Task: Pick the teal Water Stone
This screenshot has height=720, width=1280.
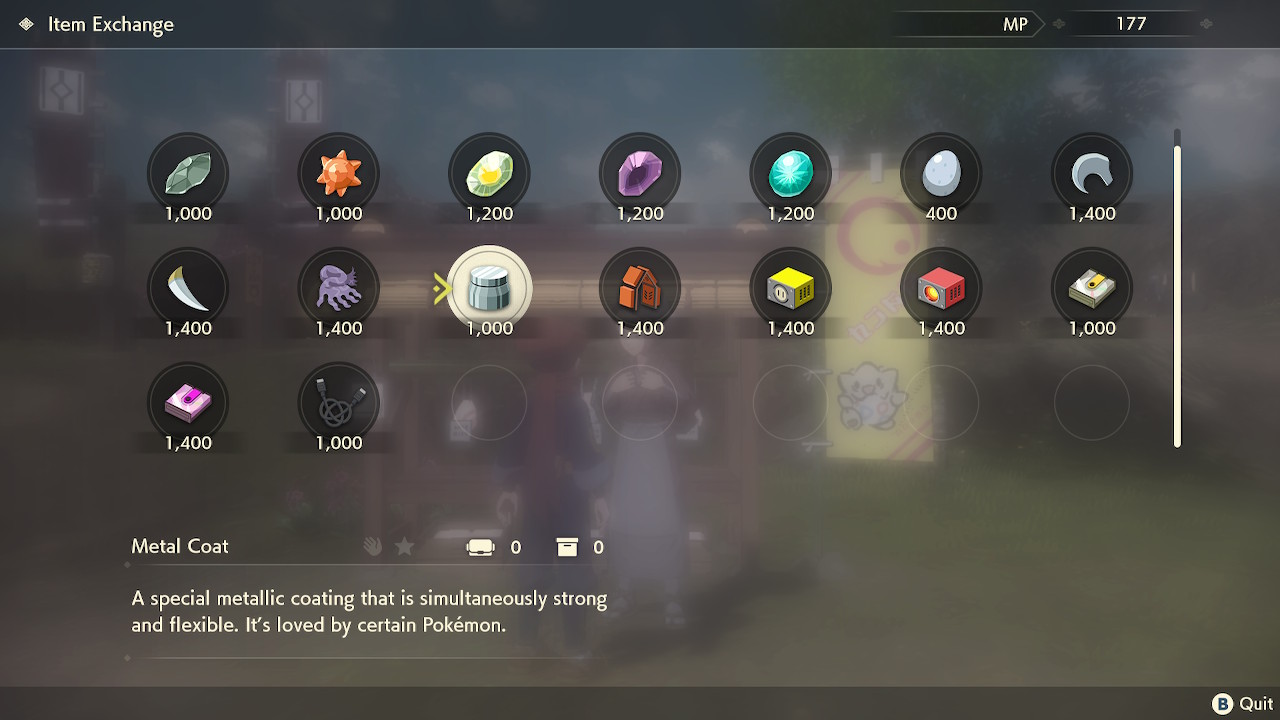Action: (789, 172)
